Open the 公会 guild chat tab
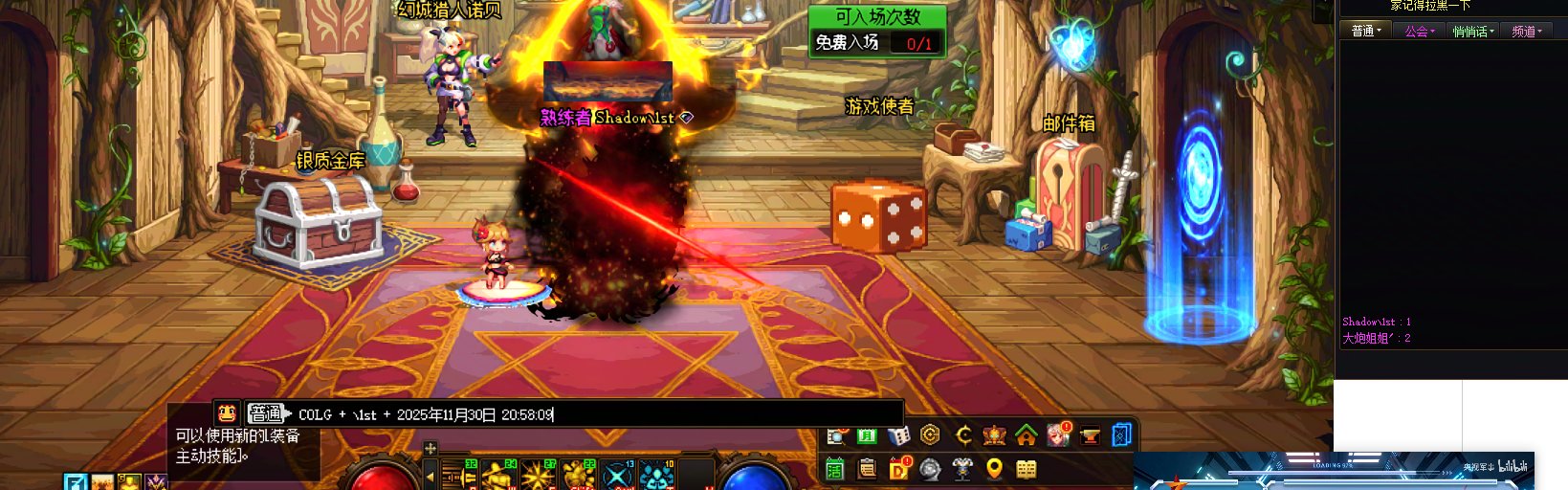1568x490 pixels. pyautogui.click(x=1419, y=32)
